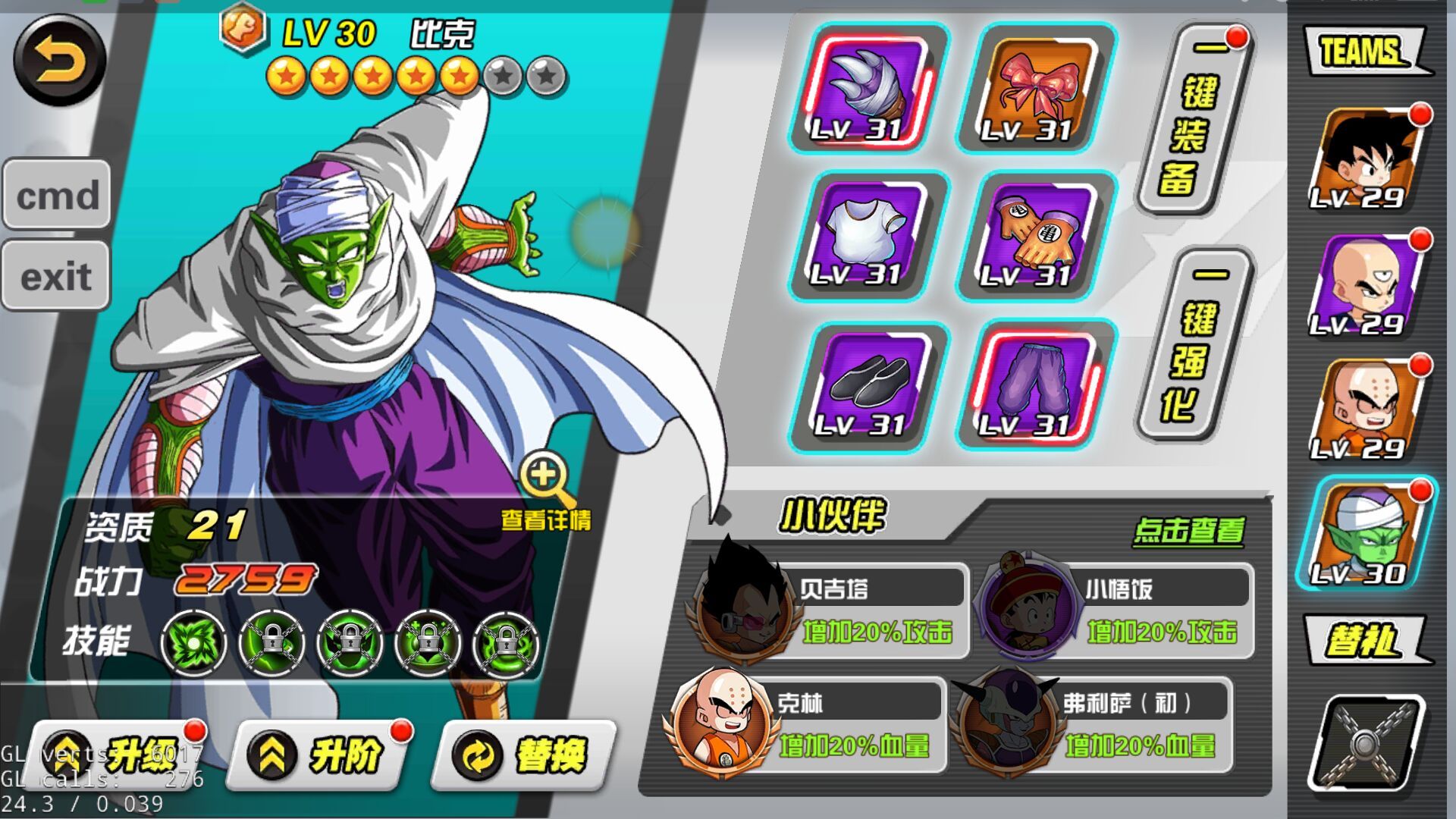Click the 点击查看 partner link
1456x819 pixels.
tap(1188, 531)
